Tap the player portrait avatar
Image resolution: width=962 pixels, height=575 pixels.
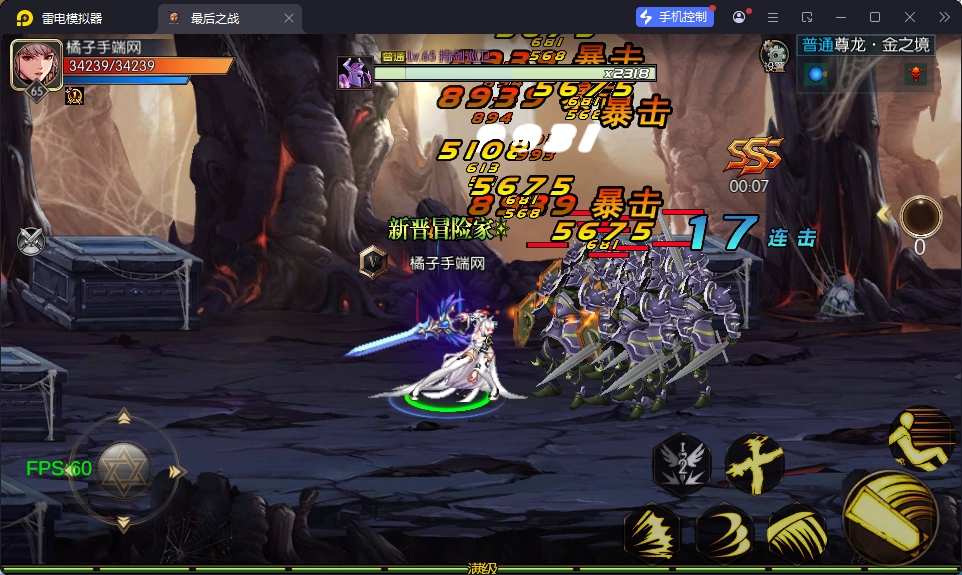(36, 65)
